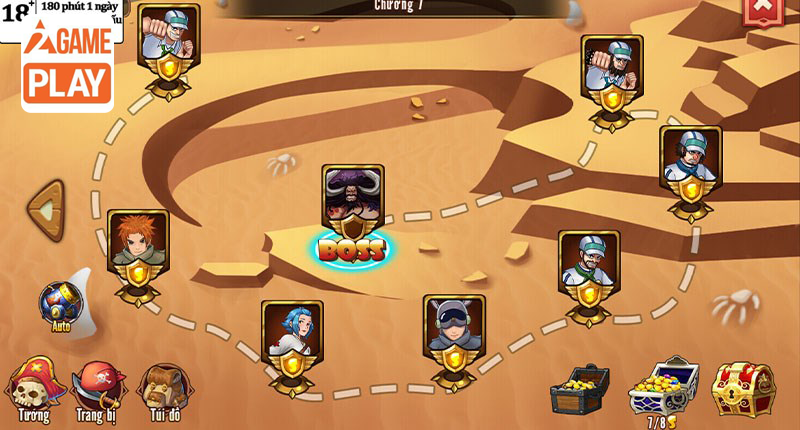This screenshot has height=430, width=800.
Task: Open the Tướng heroes menu
Action: point(33,390)
